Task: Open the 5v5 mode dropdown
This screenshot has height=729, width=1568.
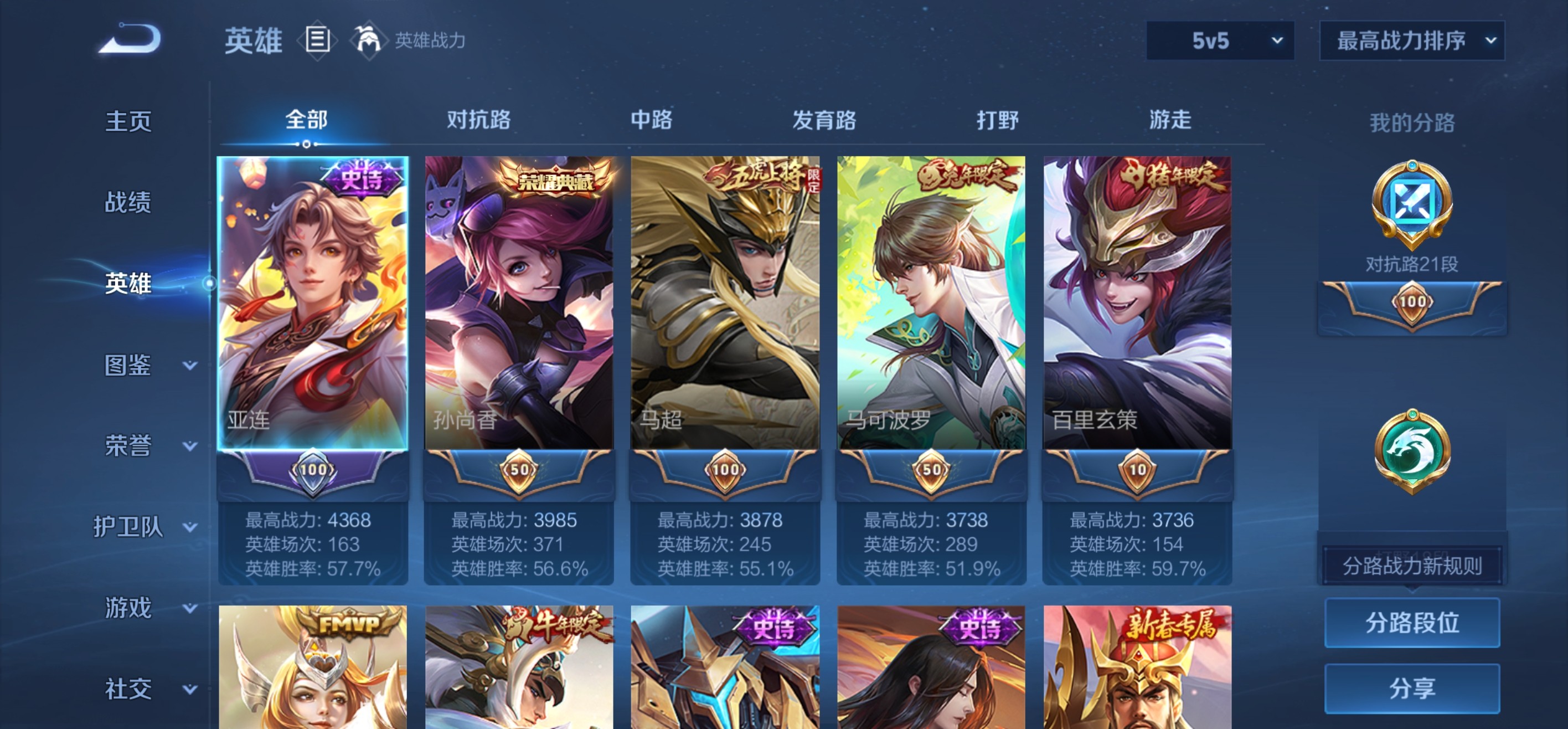Action: (1219, 41)
